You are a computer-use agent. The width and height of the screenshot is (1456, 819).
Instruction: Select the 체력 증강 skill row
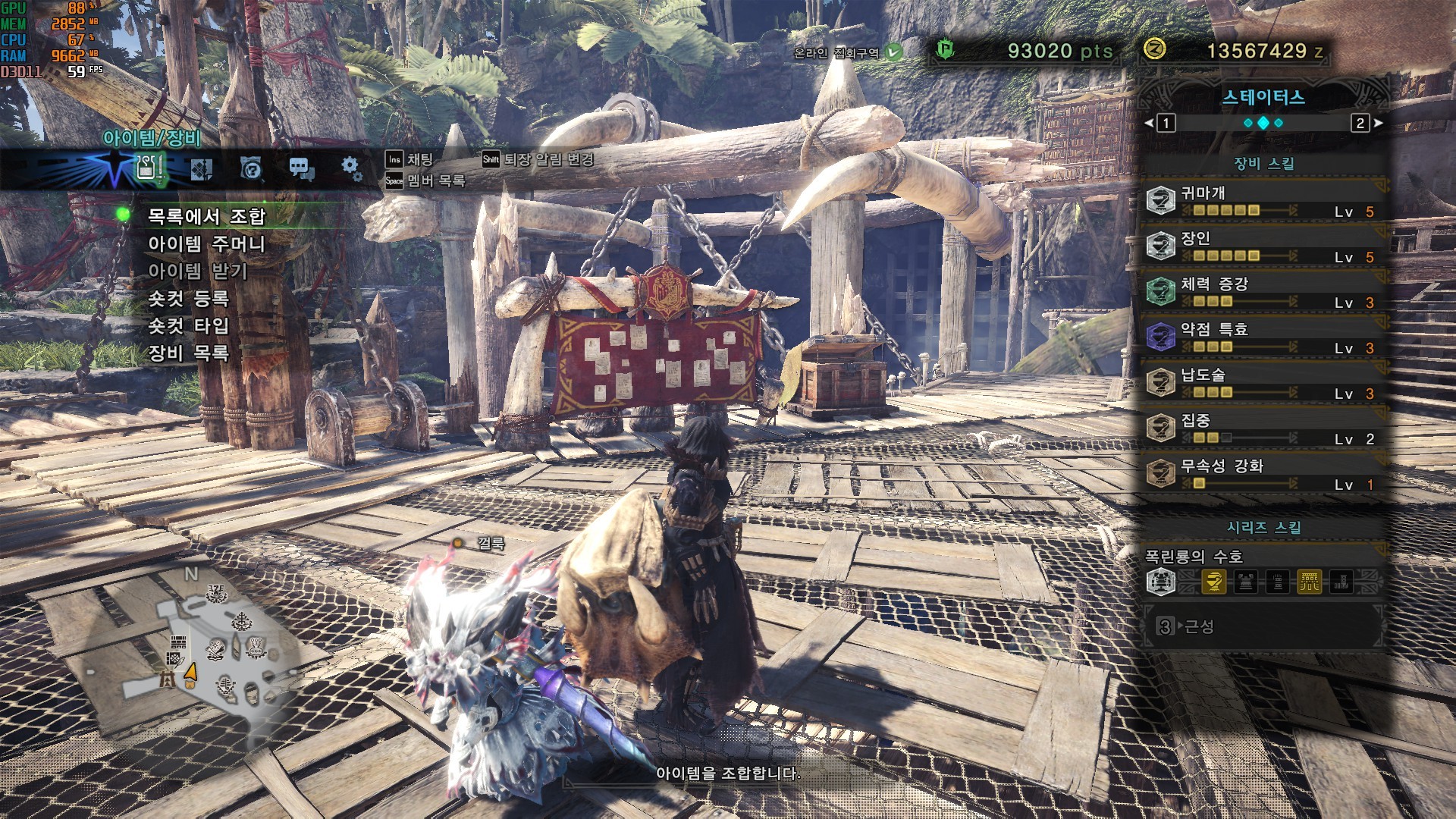coord(1263,292)
